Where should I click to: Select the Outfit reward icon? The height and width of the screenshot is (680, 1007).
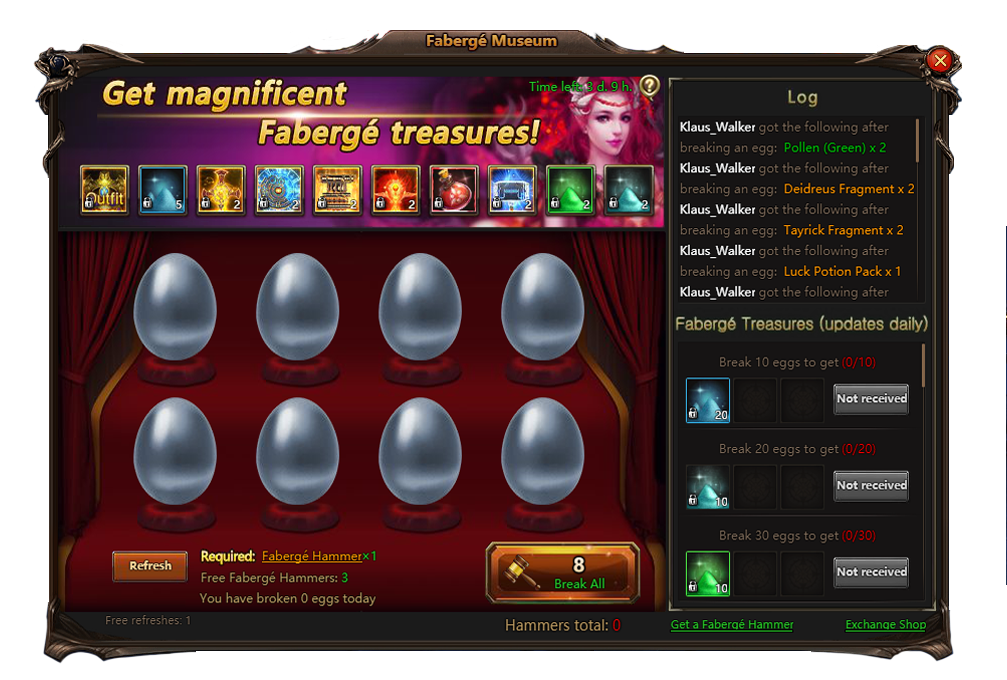[x=104, y=190]
